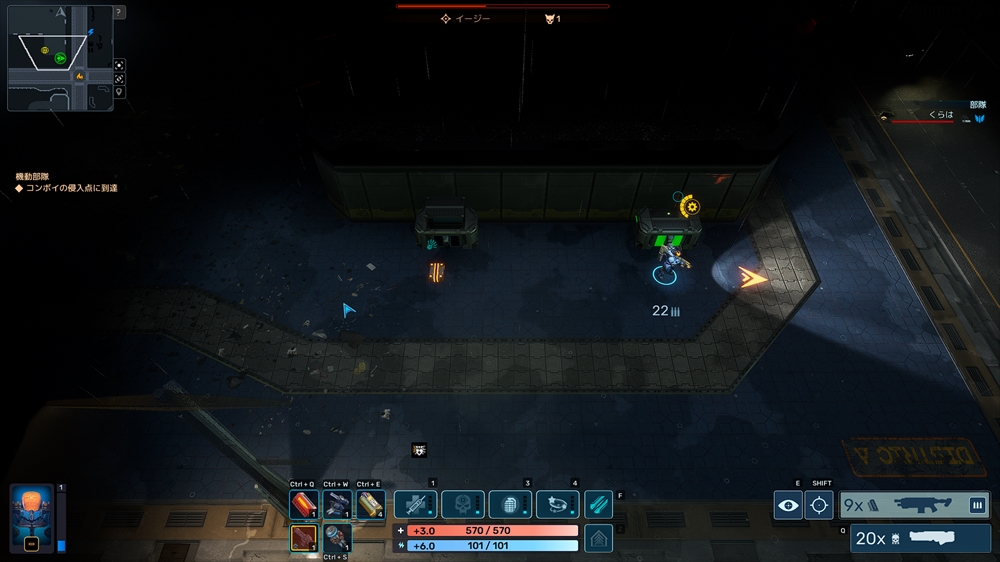The width and height of the screenshot is (1000, 562).
Task: Activate the star swirl ability
Action: 557,504
